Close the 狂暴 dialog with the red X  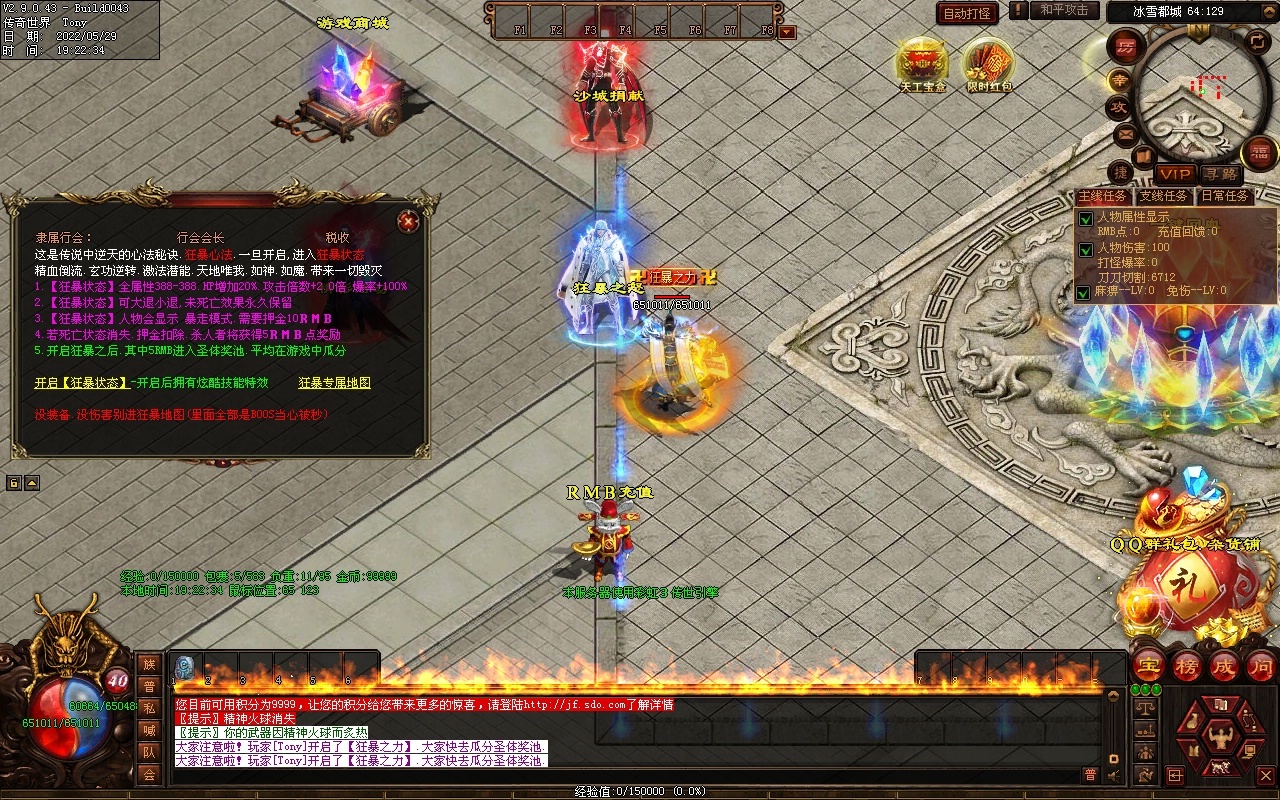point(407,221)
